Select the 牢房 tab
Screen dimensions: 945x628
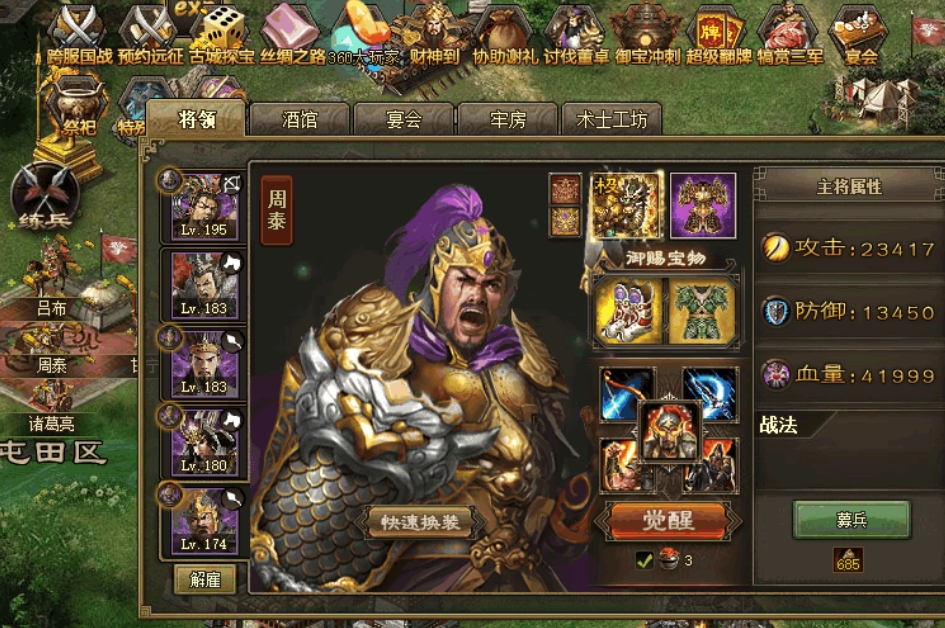[508, 120]
